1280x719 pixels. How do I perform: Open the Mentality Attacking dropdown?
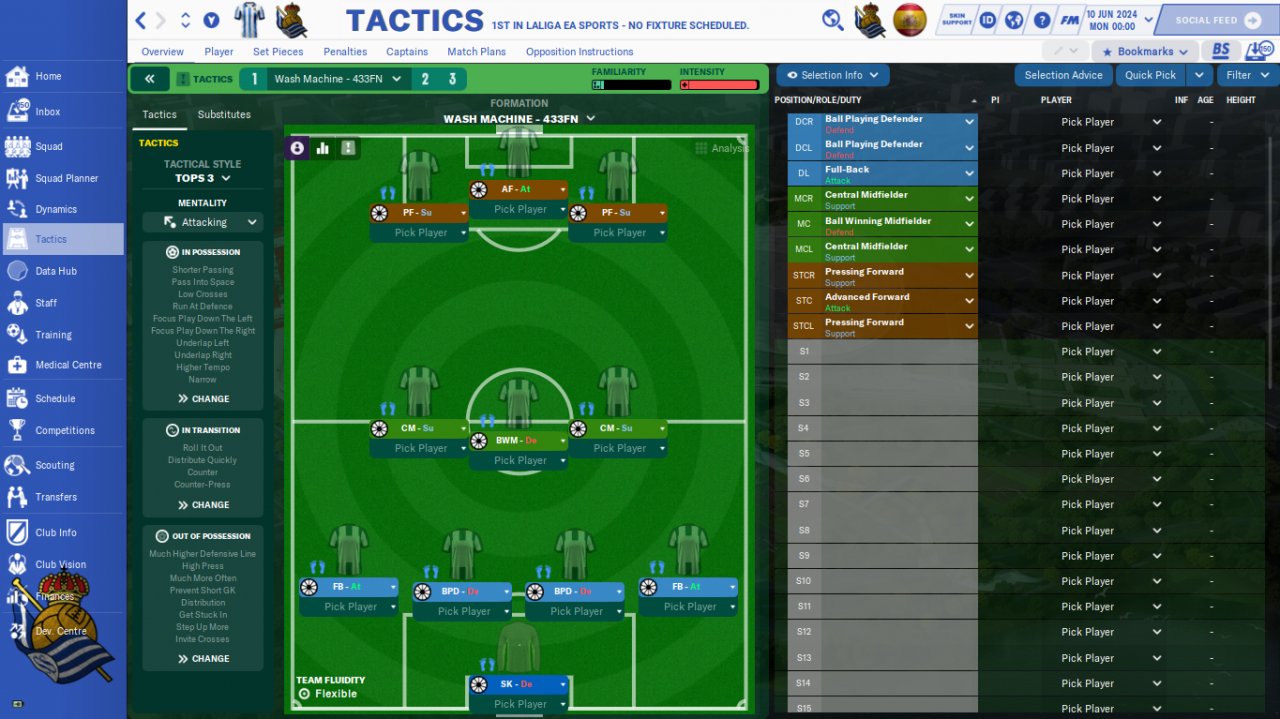click(203, 222)
